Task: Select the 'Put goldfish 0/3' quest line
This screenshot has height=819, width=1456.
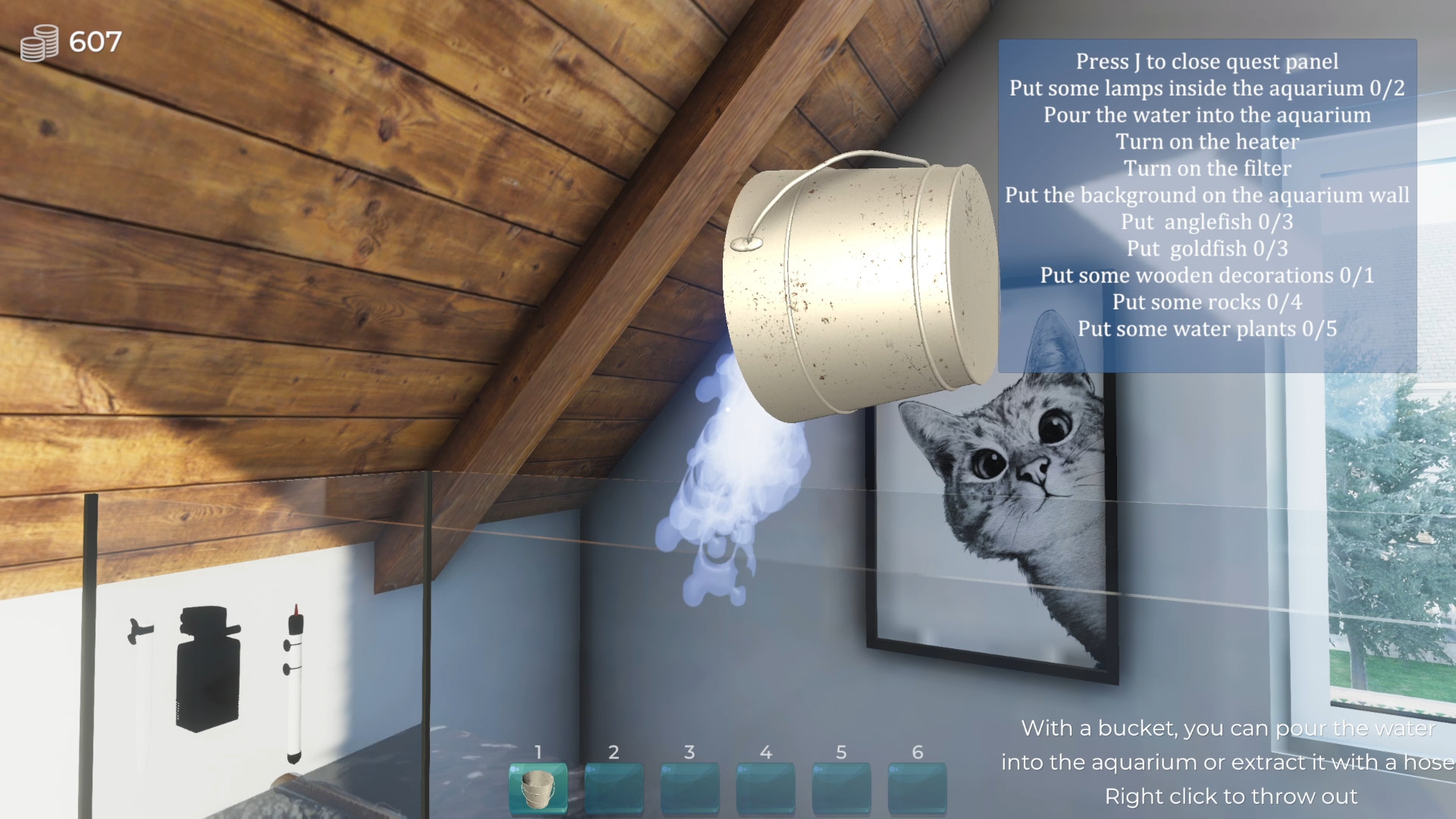Action: click(1206, 248)
